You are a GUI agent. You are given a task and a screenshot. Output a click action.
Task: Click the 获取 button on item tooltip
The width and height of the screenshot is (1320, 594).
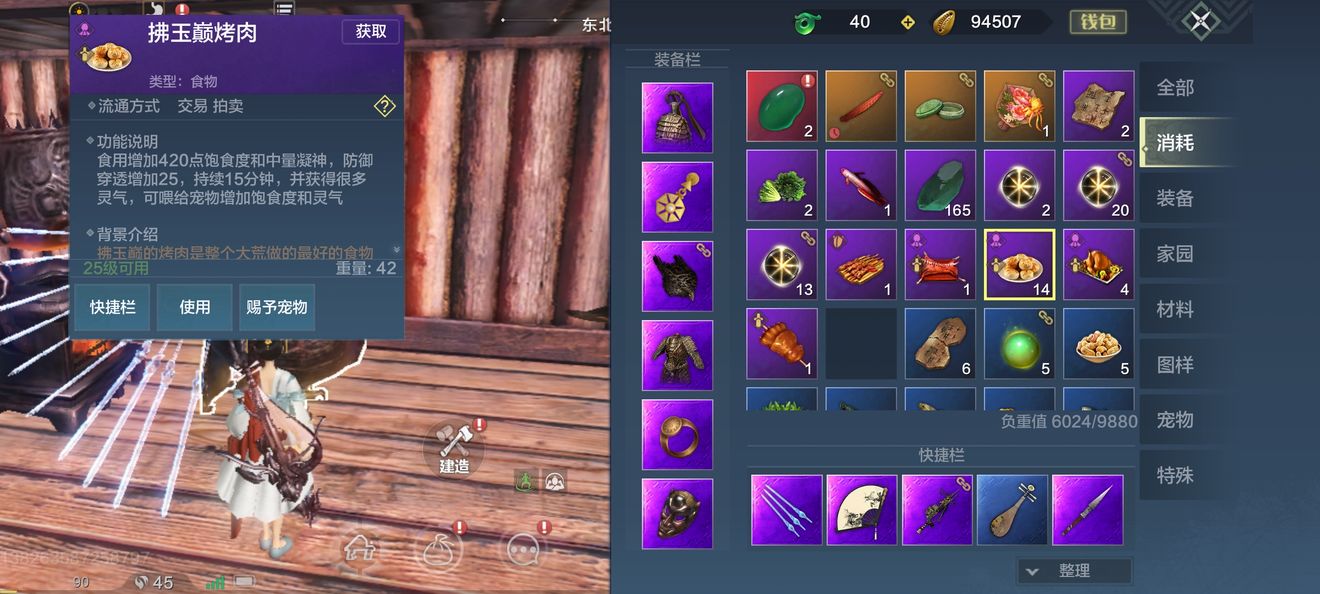tap(371, 32)
